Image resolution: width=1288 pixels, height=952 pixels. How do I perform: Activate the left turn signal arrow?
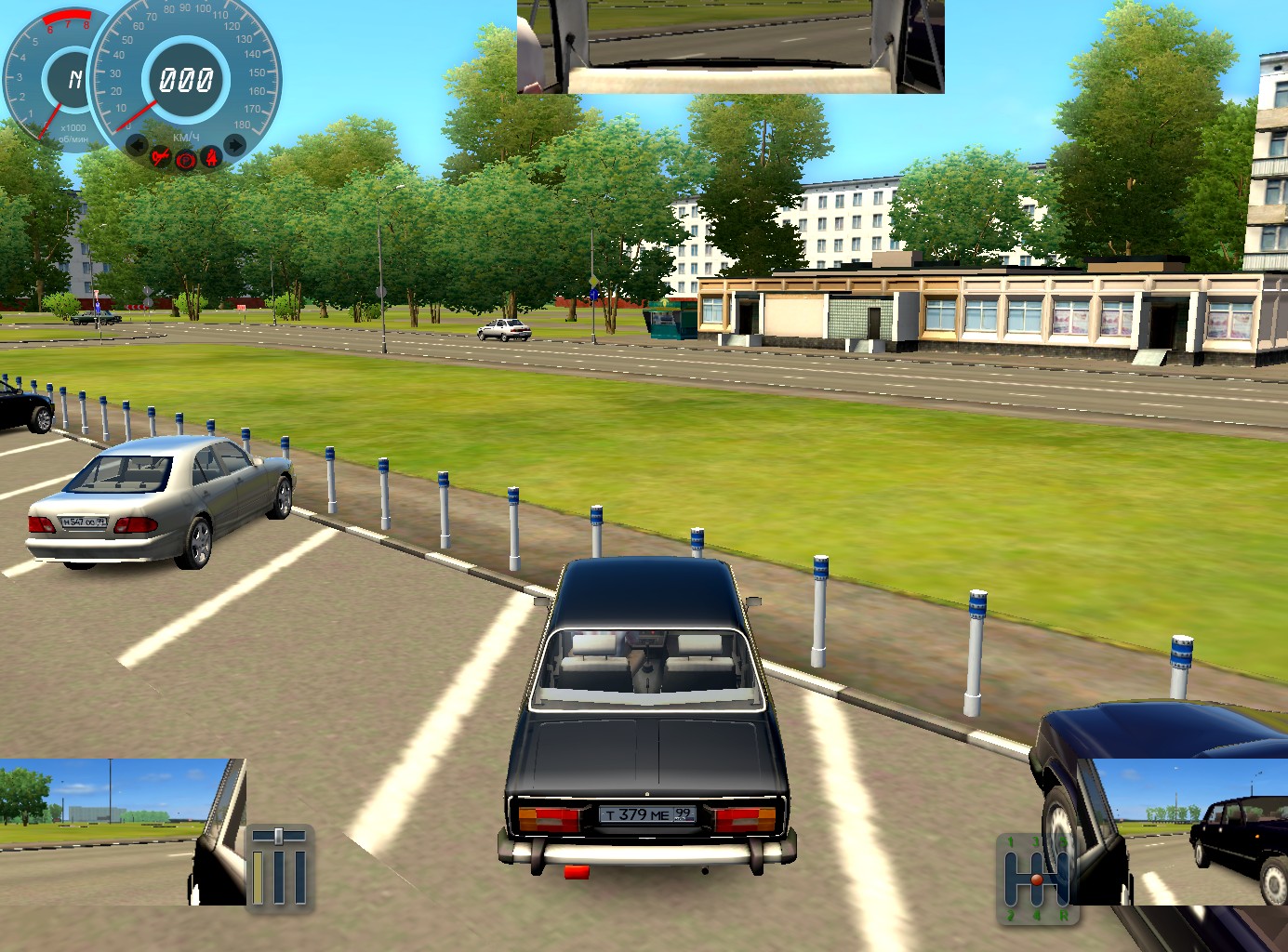[137, 145]
